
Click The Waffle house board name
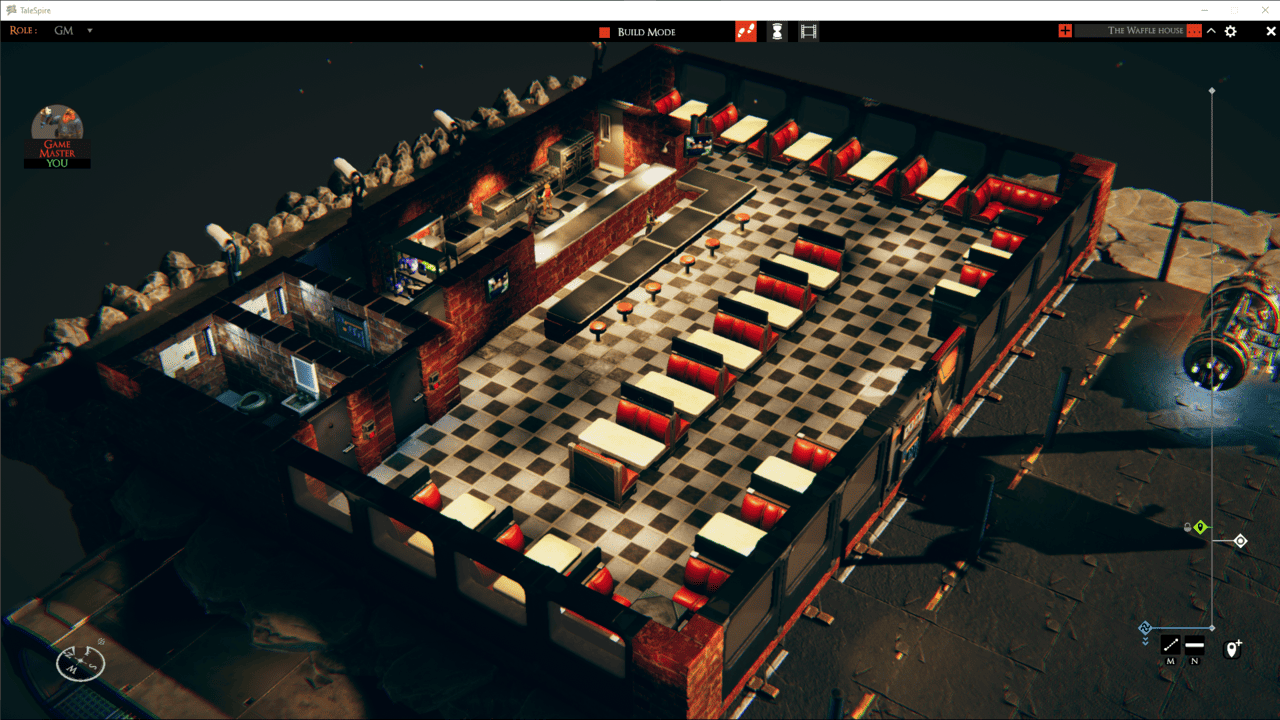point(1145,30)
